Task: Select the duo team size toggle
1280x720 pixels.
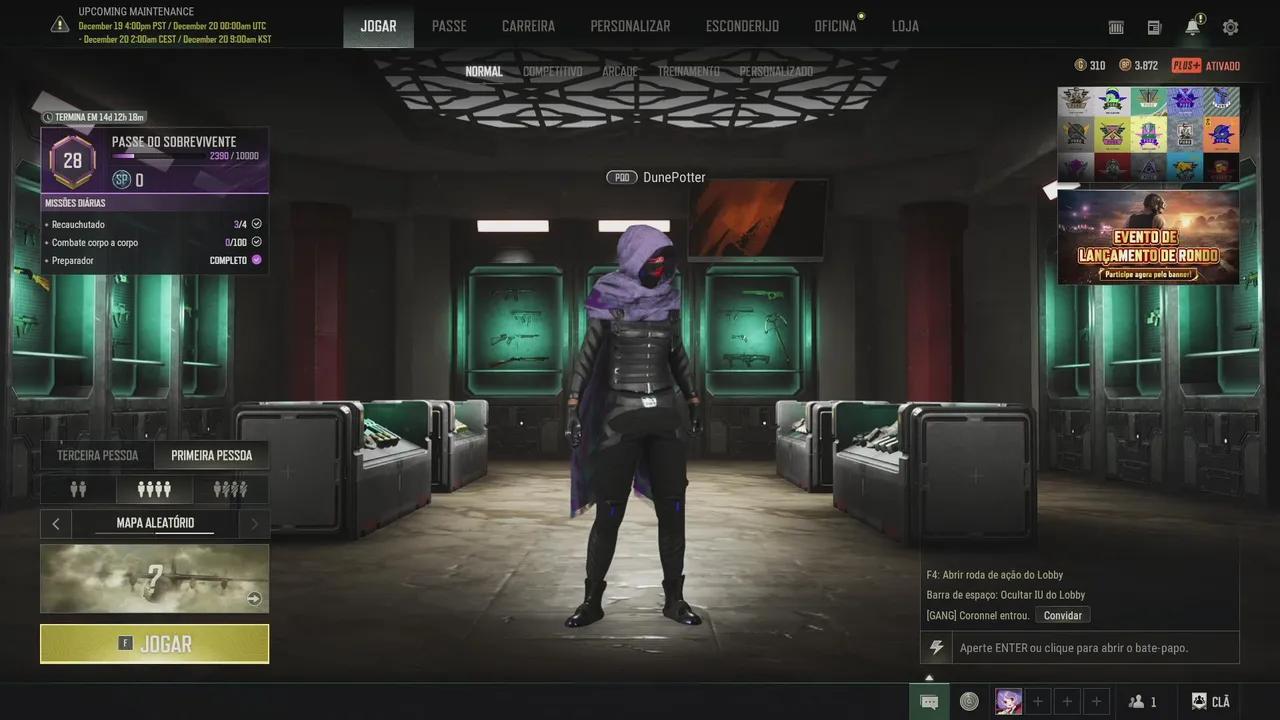Action: coord(79,489)
